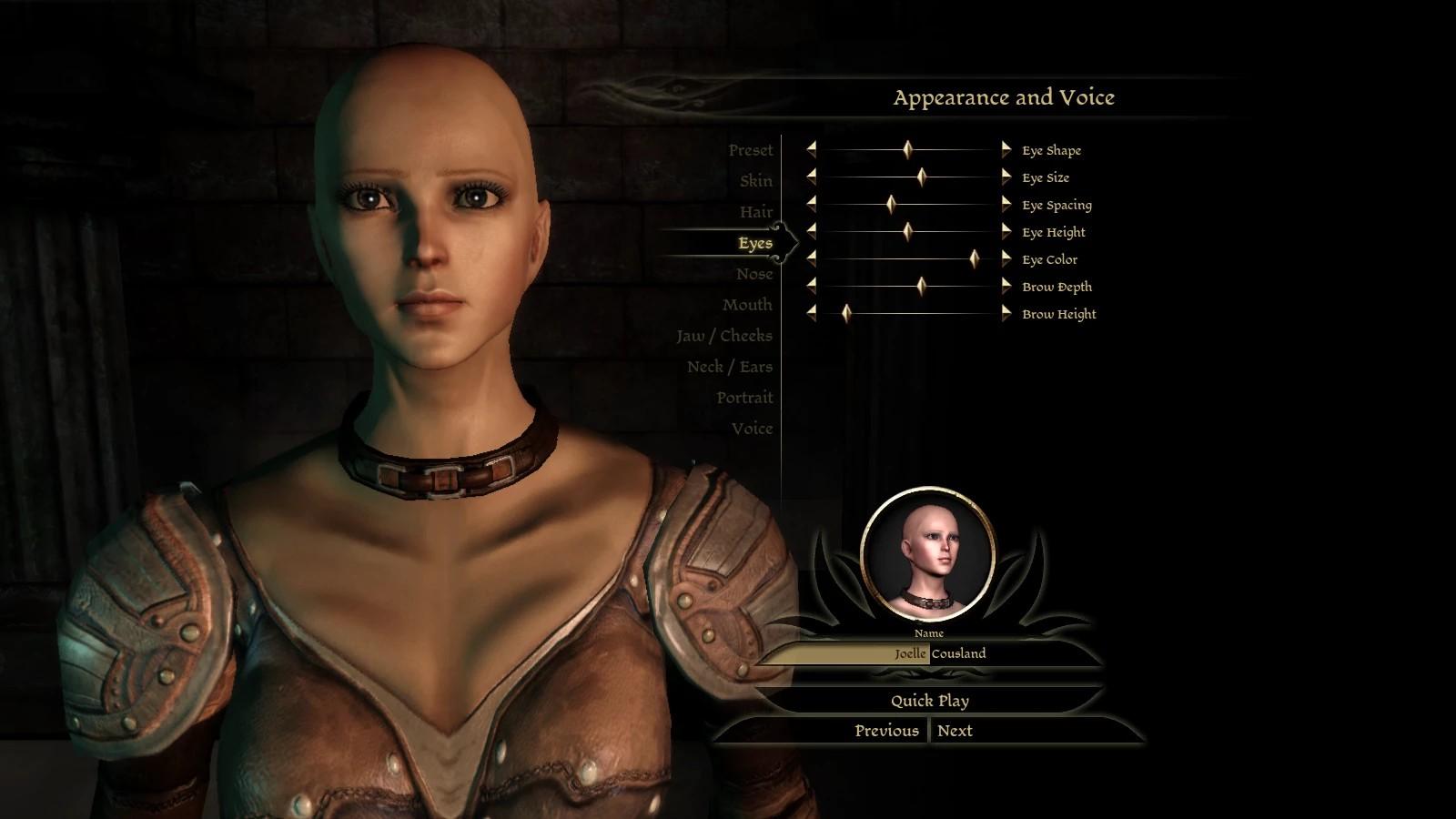
Task: Choose the Nose category
Action: [x=754, y=274]
